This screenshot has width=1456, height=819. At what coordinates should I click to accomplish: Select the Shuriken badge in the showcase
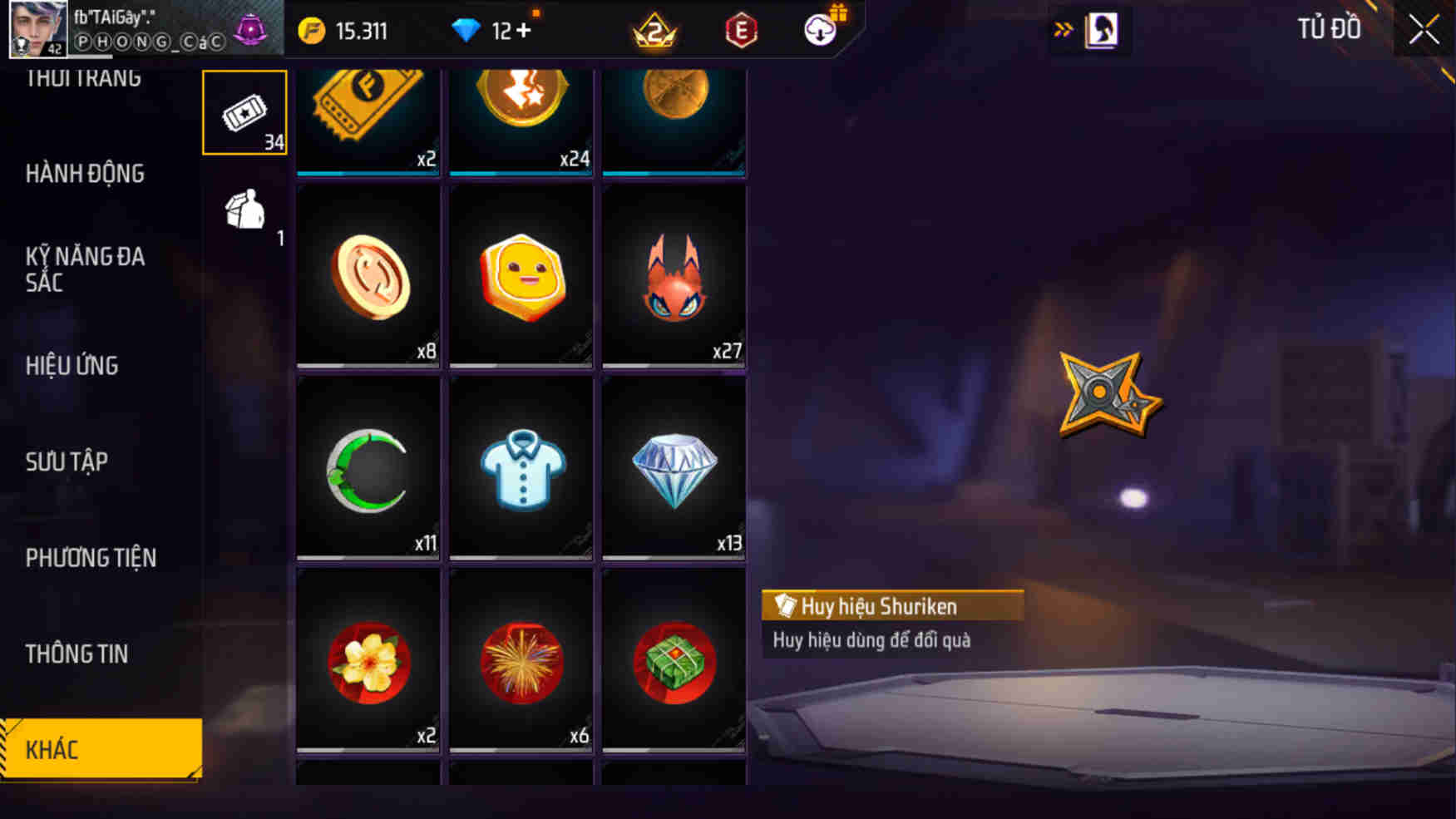[x=1106, y=389]
